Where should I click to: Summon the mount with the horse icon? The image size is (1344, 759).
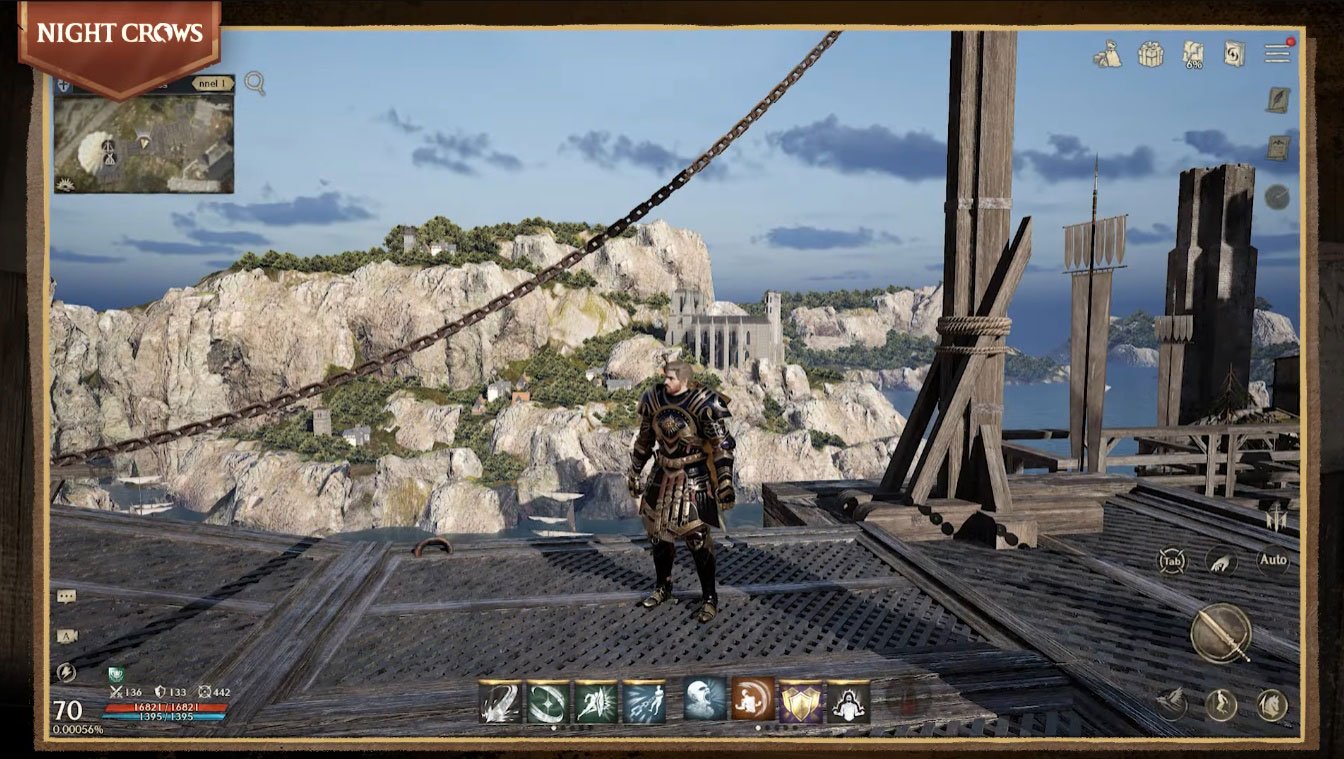pos(1272,705)
